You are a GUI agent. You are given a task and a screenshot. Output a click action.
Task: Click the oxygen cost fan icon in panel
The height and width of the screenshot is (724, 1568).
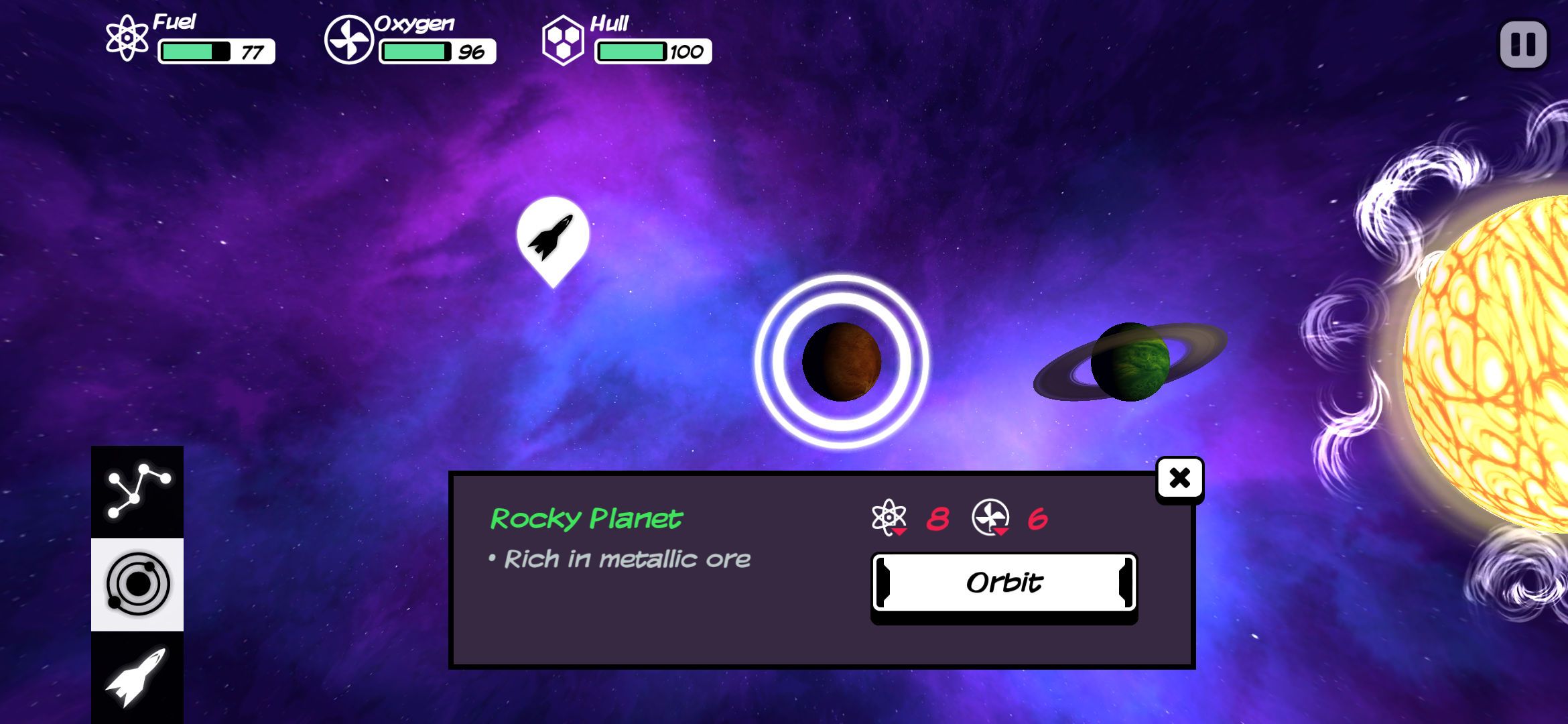(990, 518)
